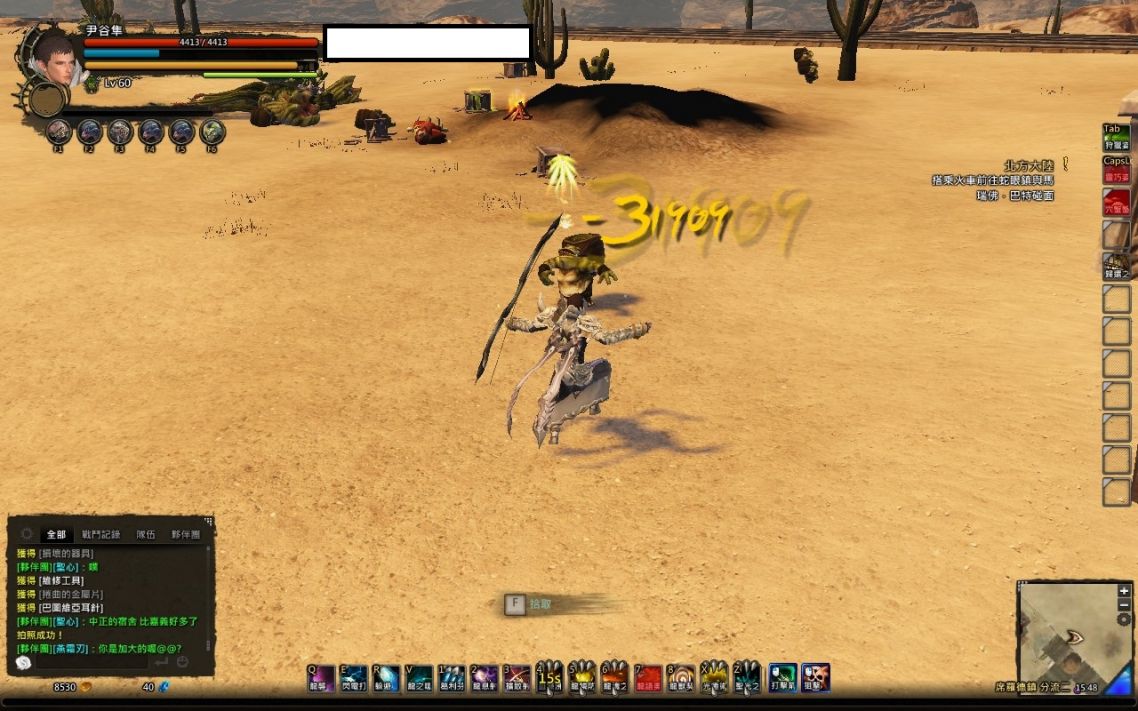The height and width of the screenshot is (711, 1138).
Task: Activate the R dodge skill icon
Action: tap(386, 678)
